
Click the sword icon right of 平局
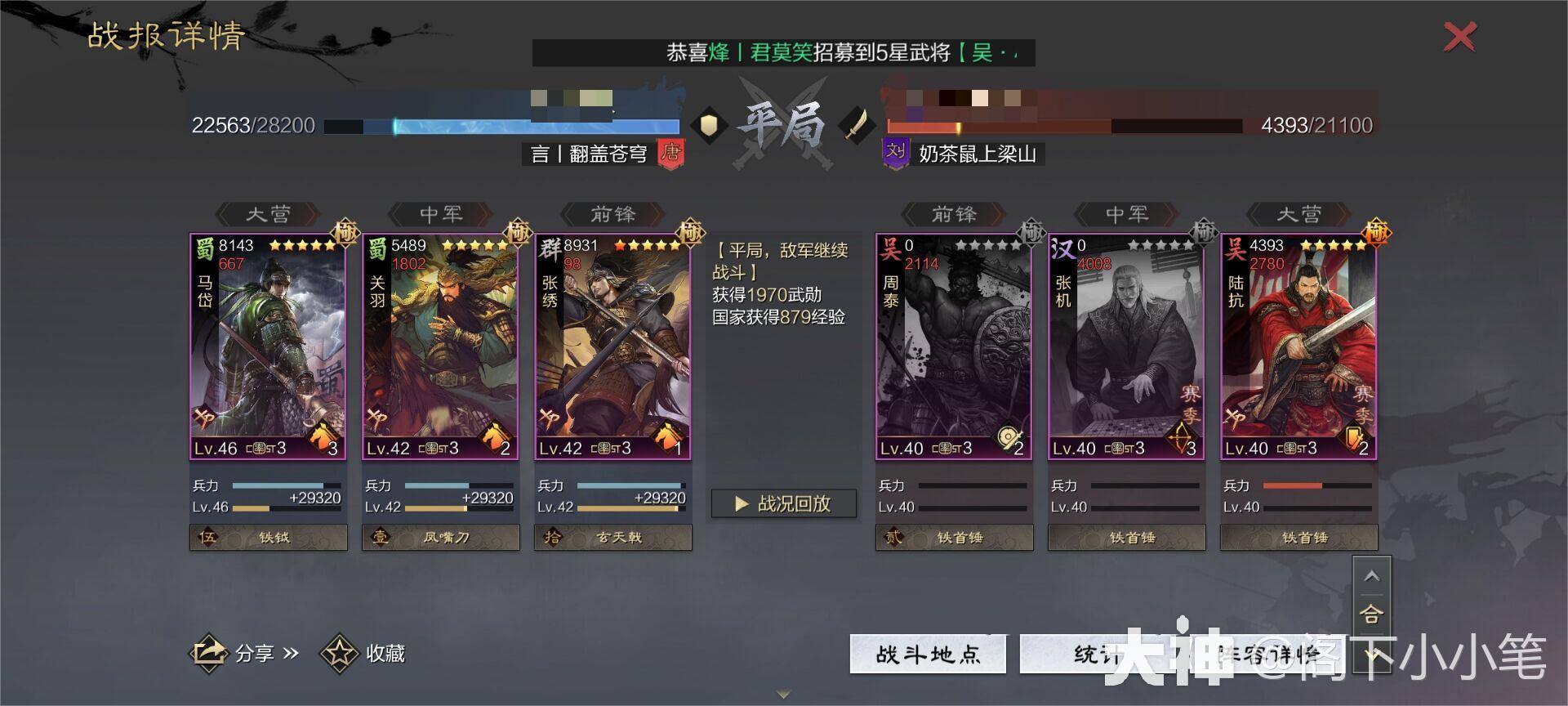tap(857, 125)
